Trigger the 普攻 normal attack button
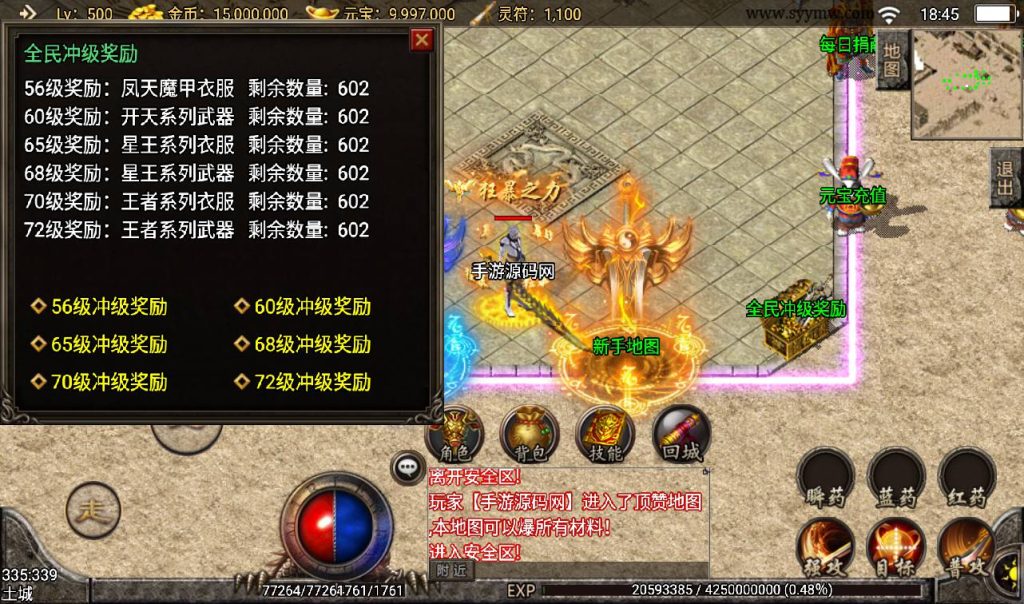Image resolution: width=1024 pixels, height=604 pixels. (x=966, y=547)
